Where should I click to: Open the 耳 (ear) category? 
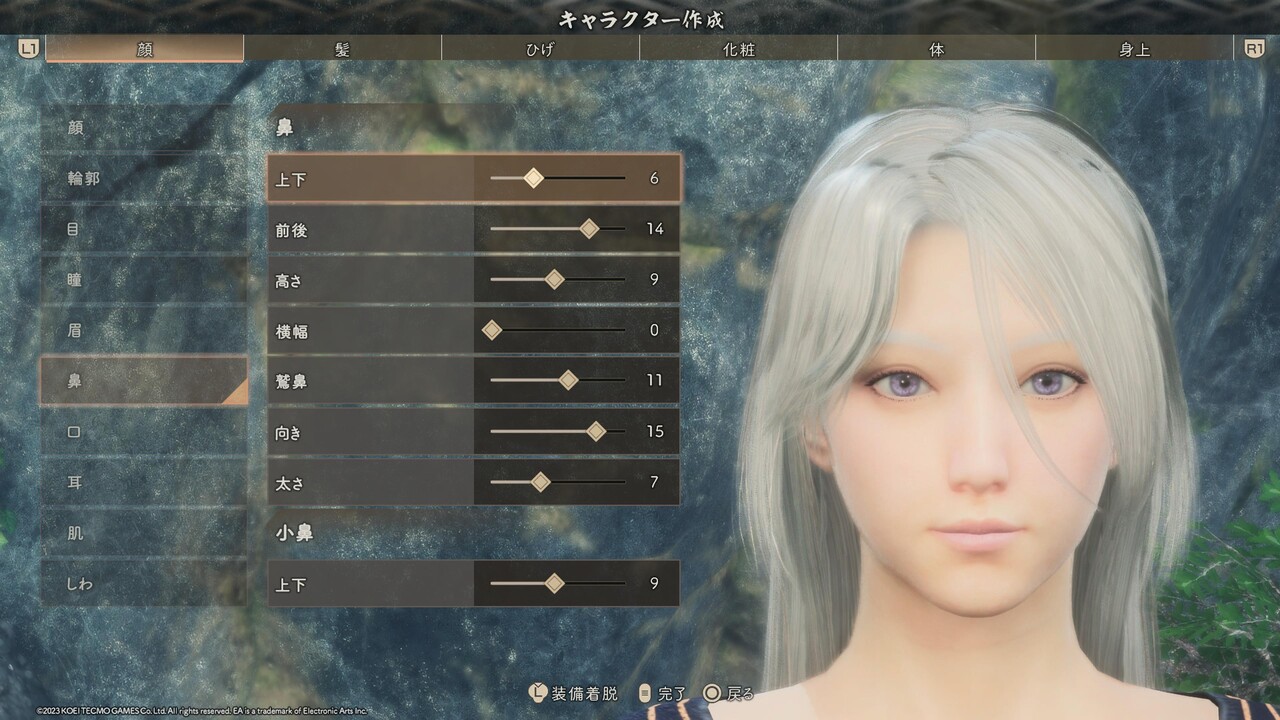143,482
